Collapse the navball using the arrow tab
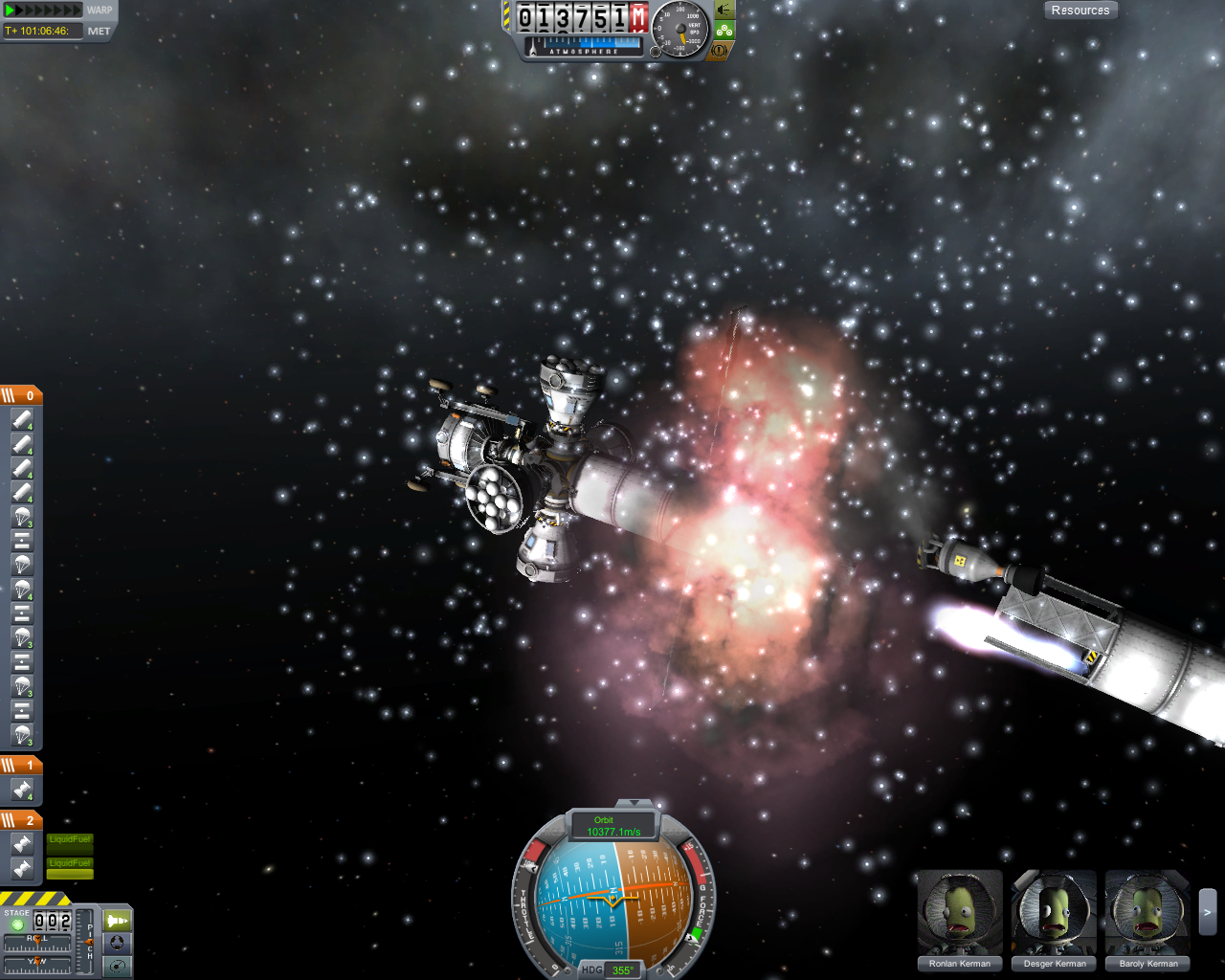The height and width of the screenshot is (980, 1225). click(633, 803)
